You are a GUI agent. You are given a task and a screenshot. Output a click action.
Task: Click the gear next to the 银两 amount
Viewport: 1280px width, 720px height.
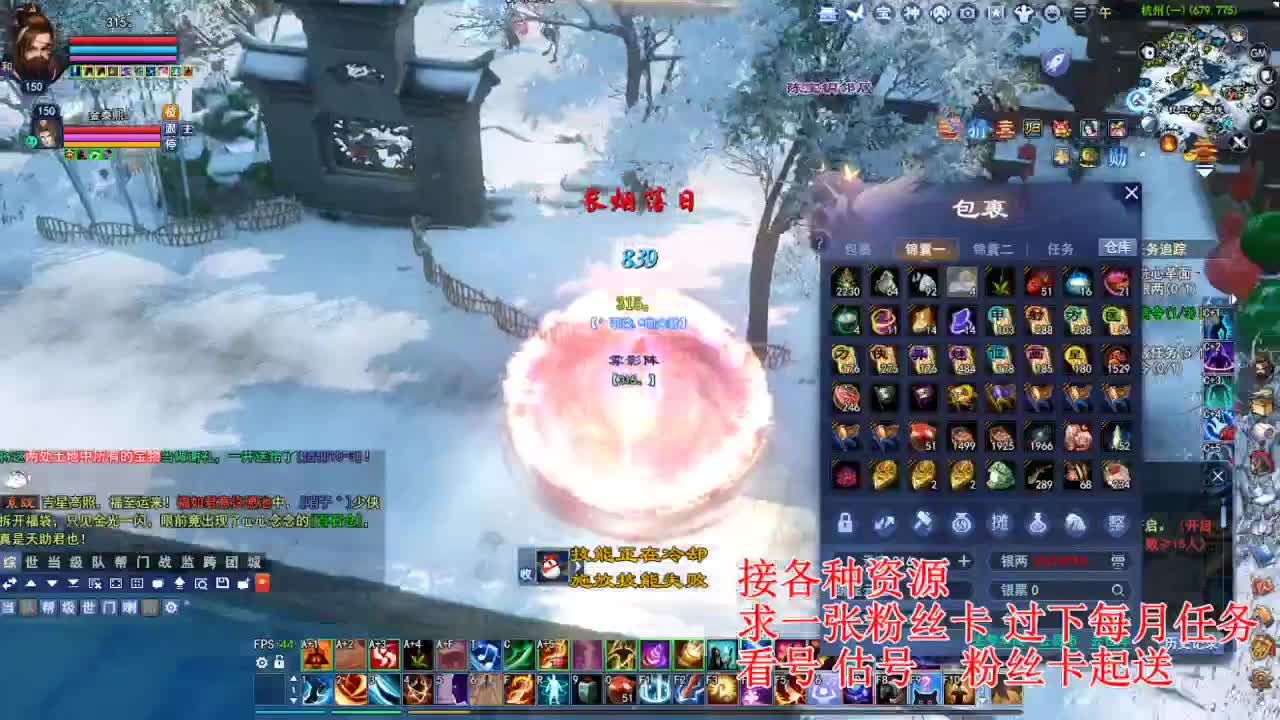[x=1117, y=560]
